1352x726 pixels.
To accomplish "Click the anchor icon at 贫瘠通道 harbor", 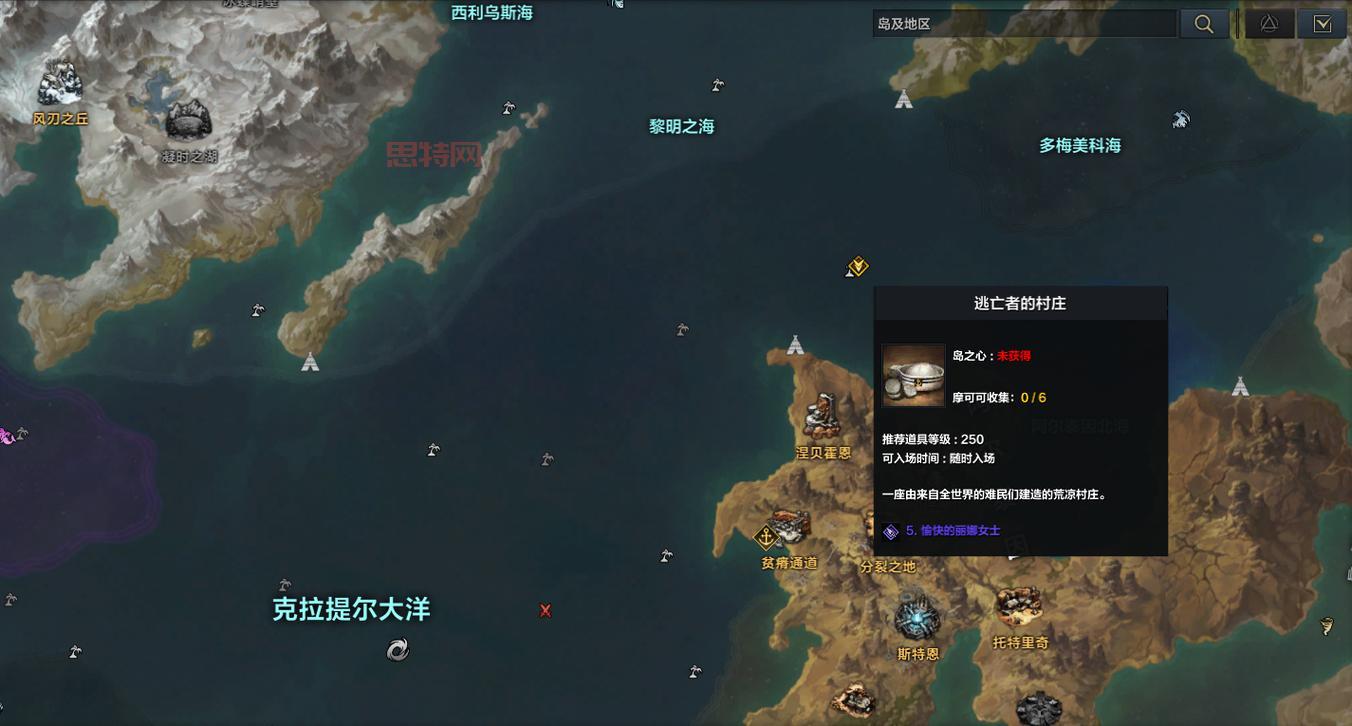I will pyautogui.click(x=767, y=538).
